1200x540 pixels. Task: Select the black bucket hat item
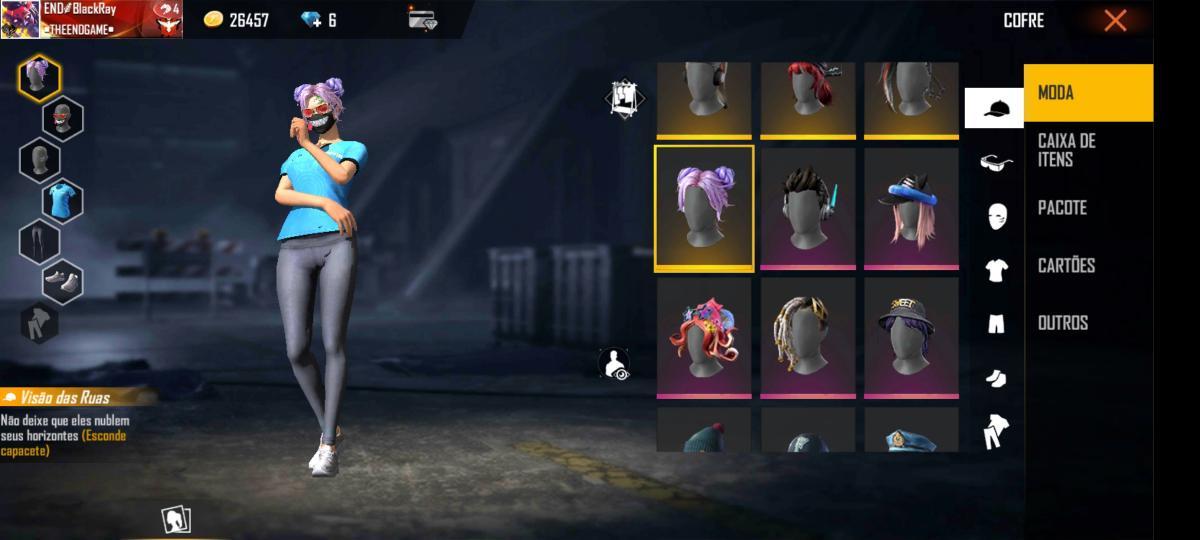(911, 337)
